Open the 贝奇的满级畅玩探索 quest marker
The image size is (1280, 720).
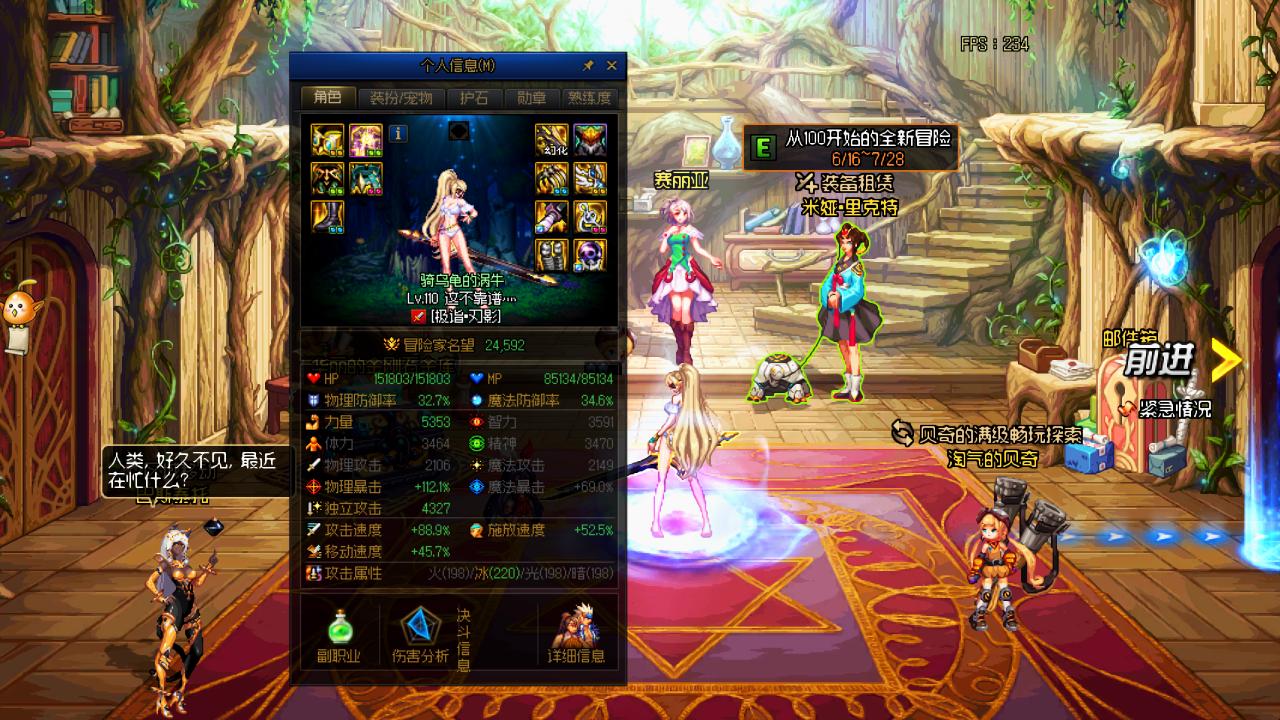(x=986, y=434)
